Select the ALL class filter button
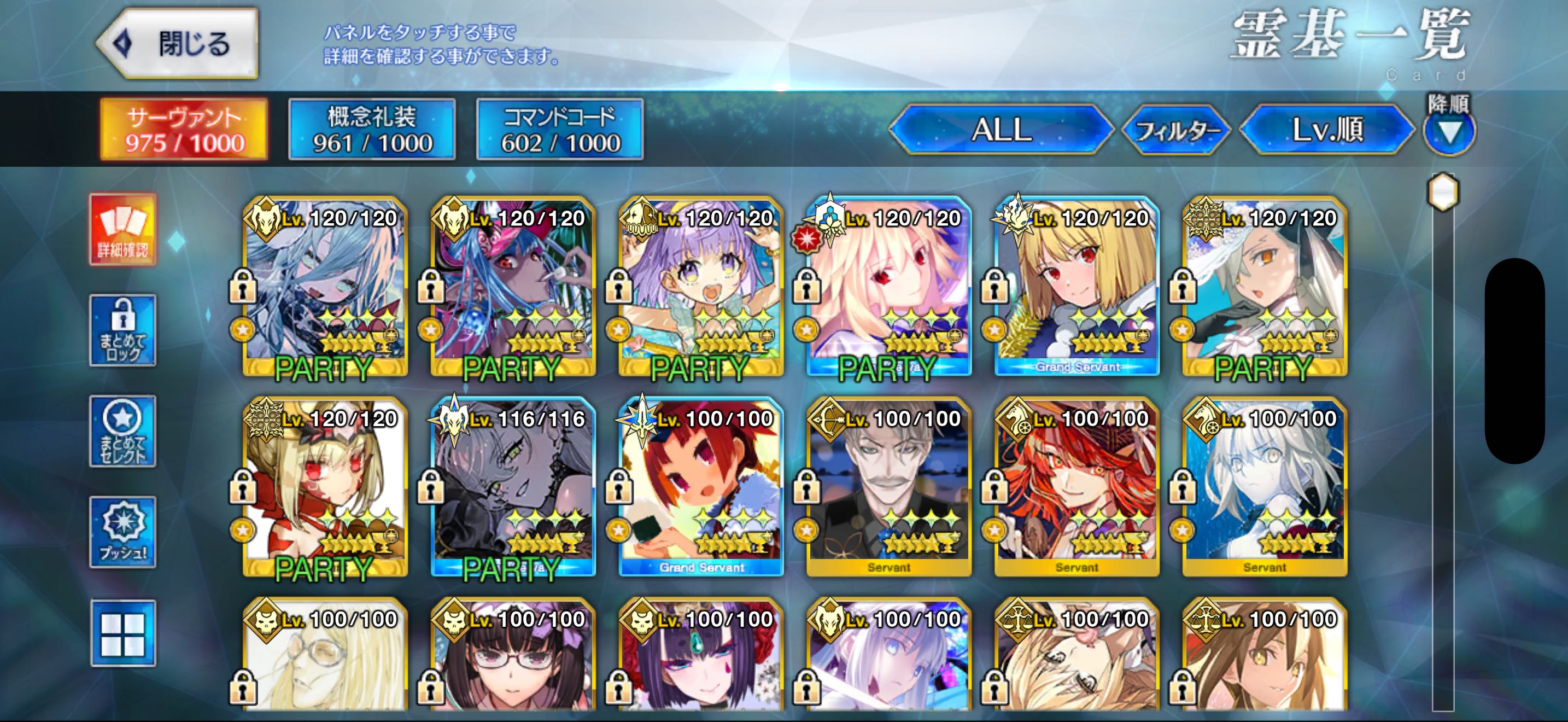Image resolution: width=1568 pixels, height=722 pixels. (1001, 130)
